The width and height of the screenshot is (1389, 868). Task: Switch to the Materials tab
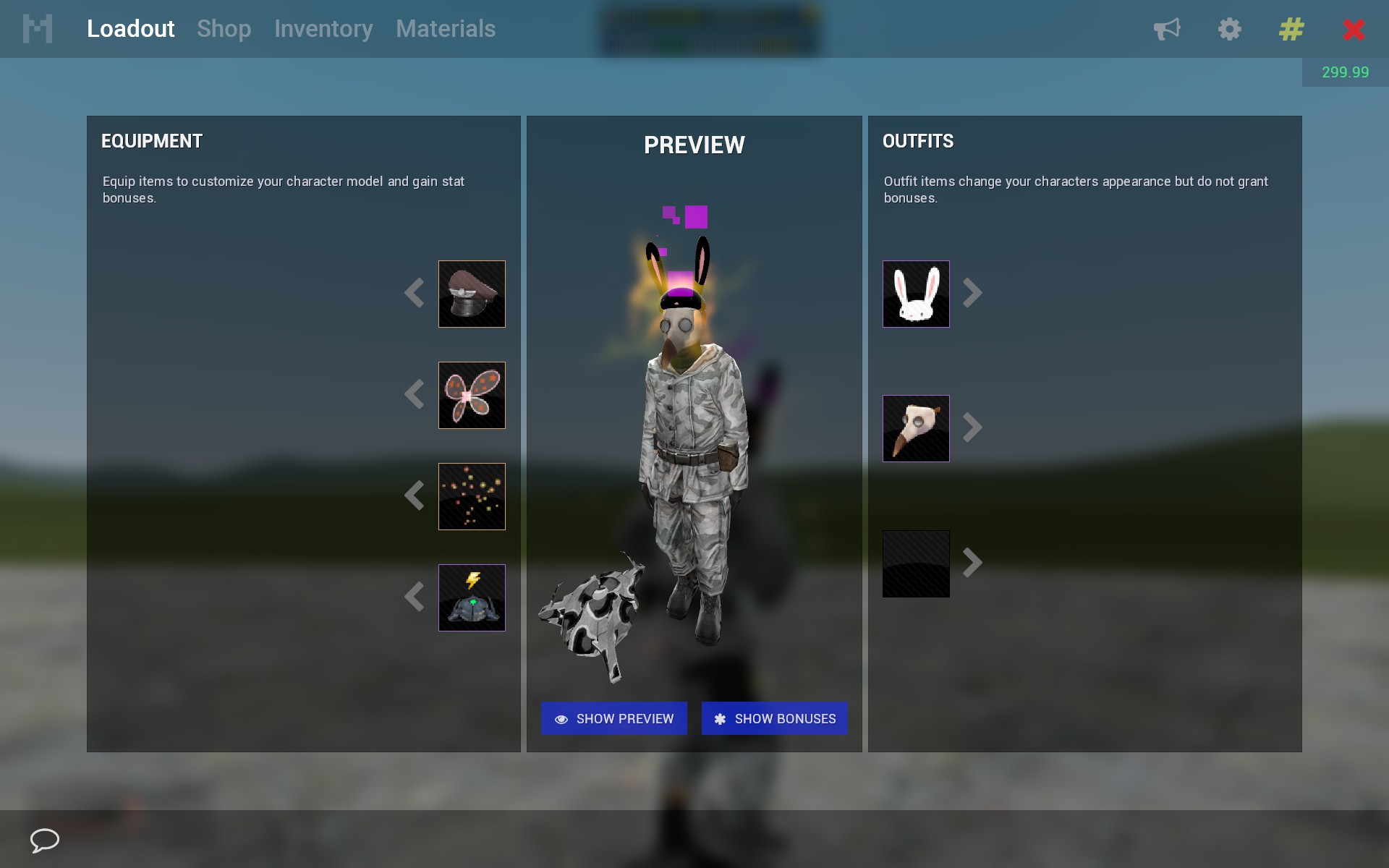[x=446, y=29]
